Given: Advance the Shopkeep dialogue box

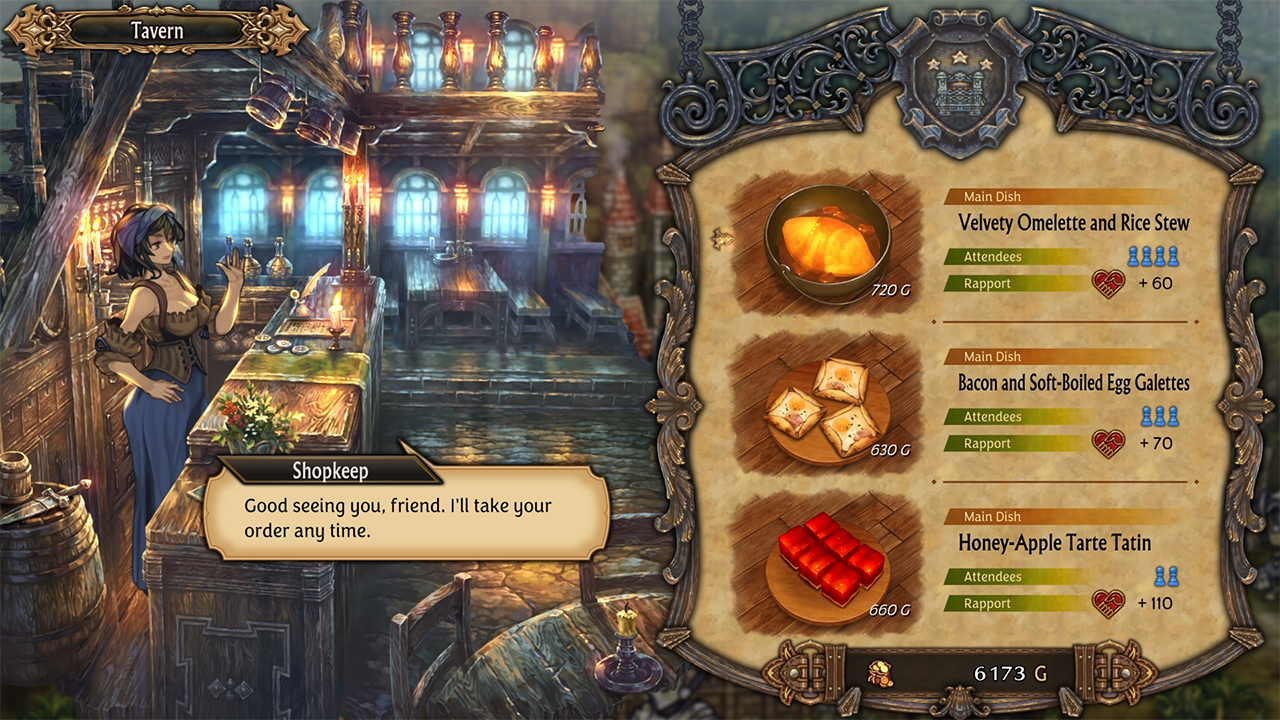Looking at the screenshot, I should click(406, 518).
